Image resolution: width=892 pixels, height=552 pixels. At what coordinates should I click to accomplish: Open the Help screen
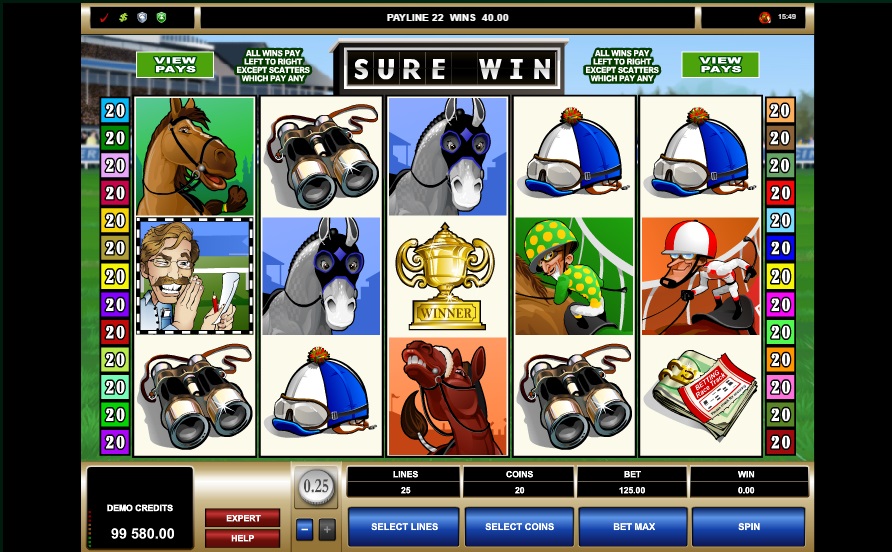pos(242,538)
